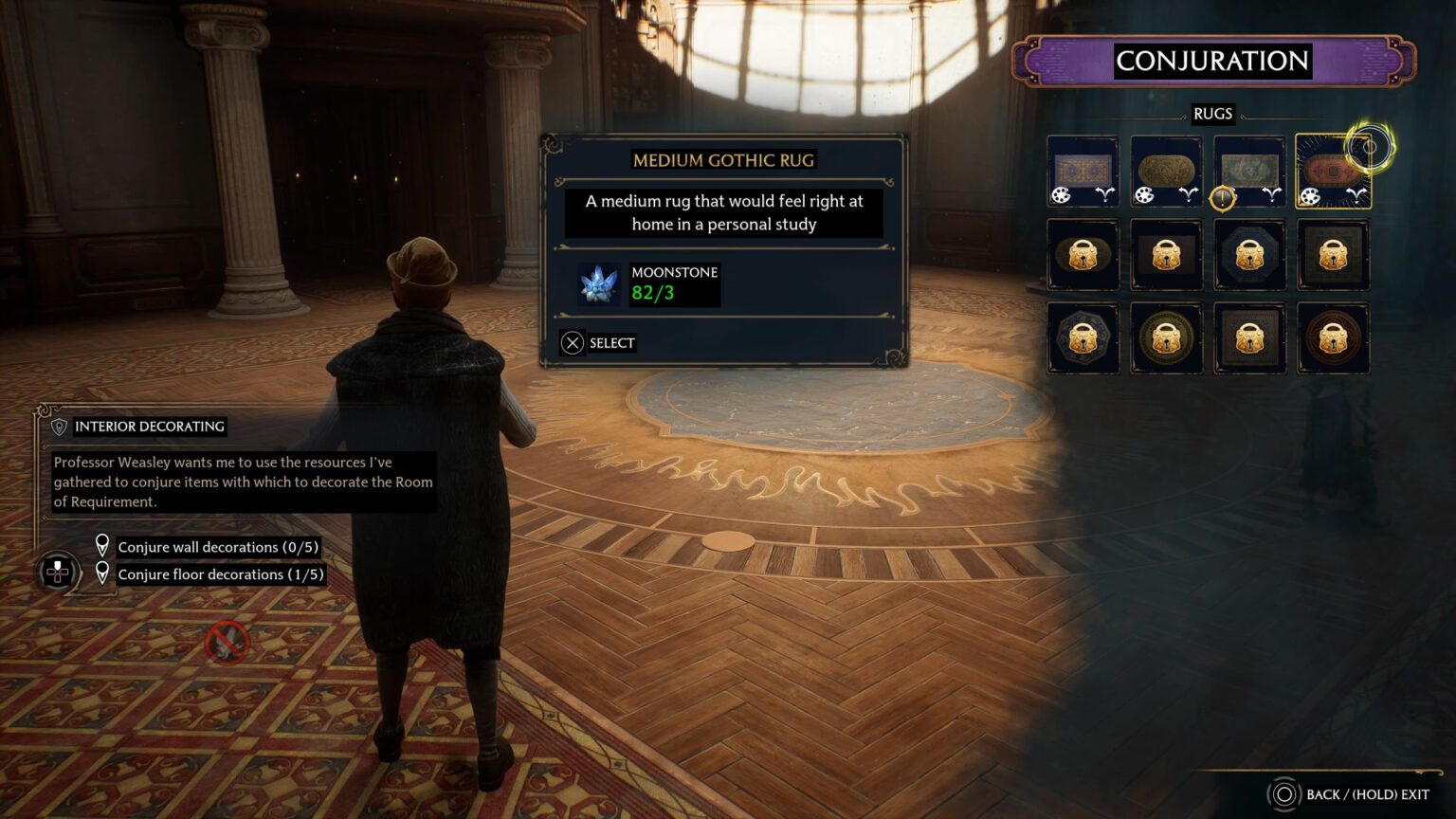Toggle the palette swatch on the selected red rug
Image resolution: width=1456 pixels, height=819 pixels.
pos(1310,198)
